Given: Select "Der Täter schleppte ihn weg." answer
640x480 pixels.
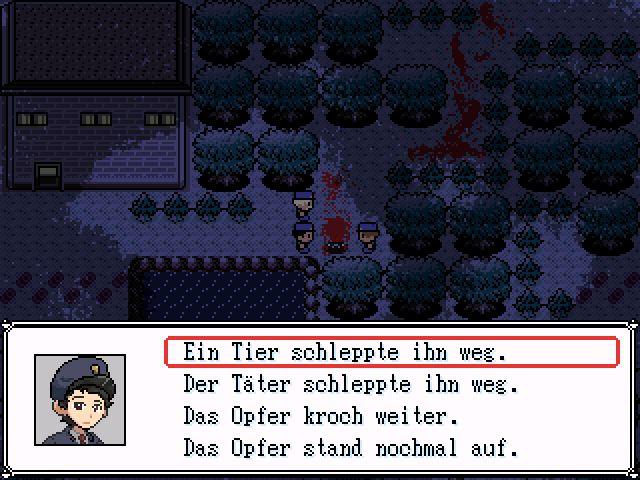Looking at the screenshot, I should click(x=351, y=384).
